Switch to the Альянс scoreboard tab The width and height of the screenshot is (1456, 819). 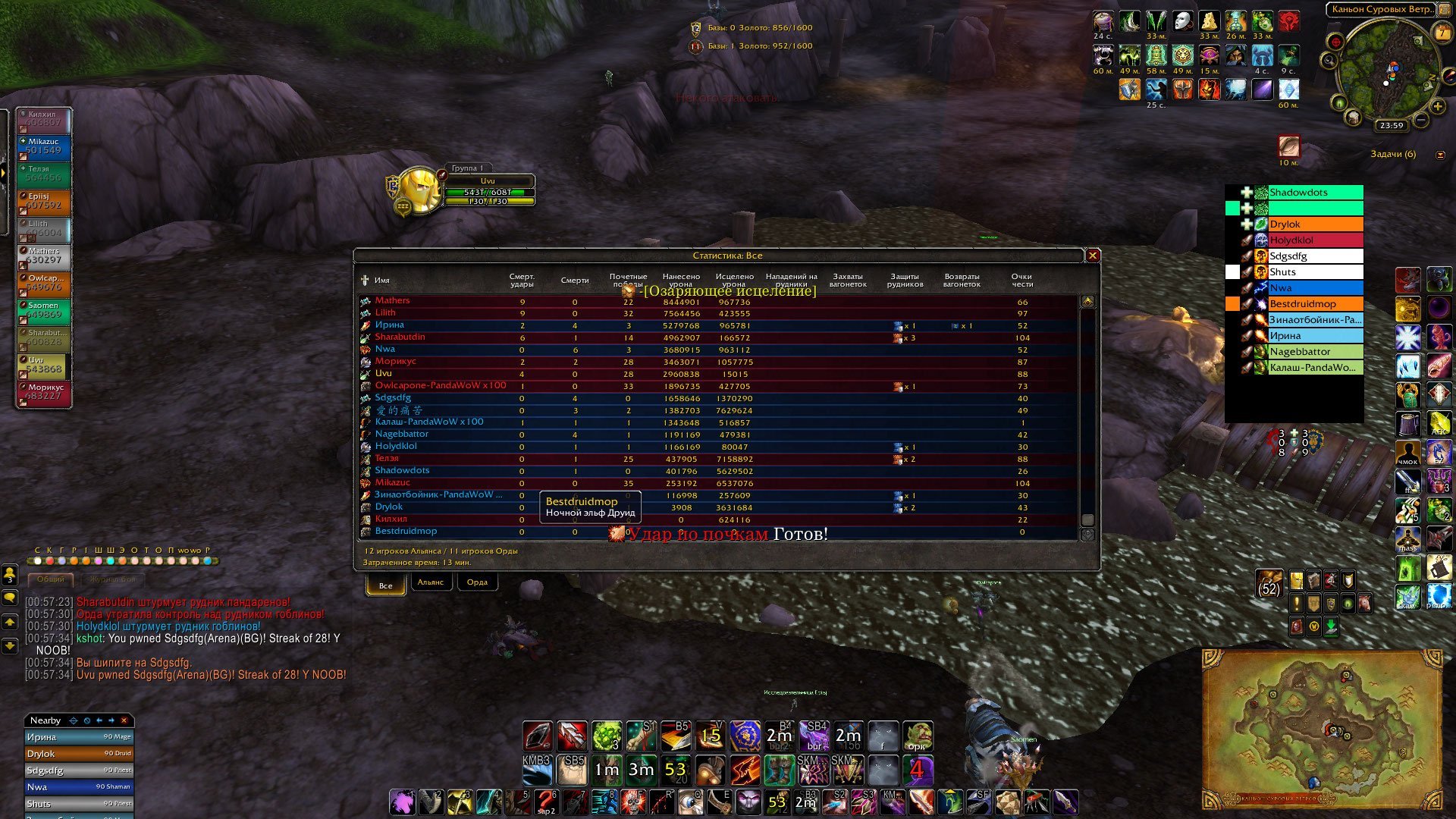click(x=431, y=582)
